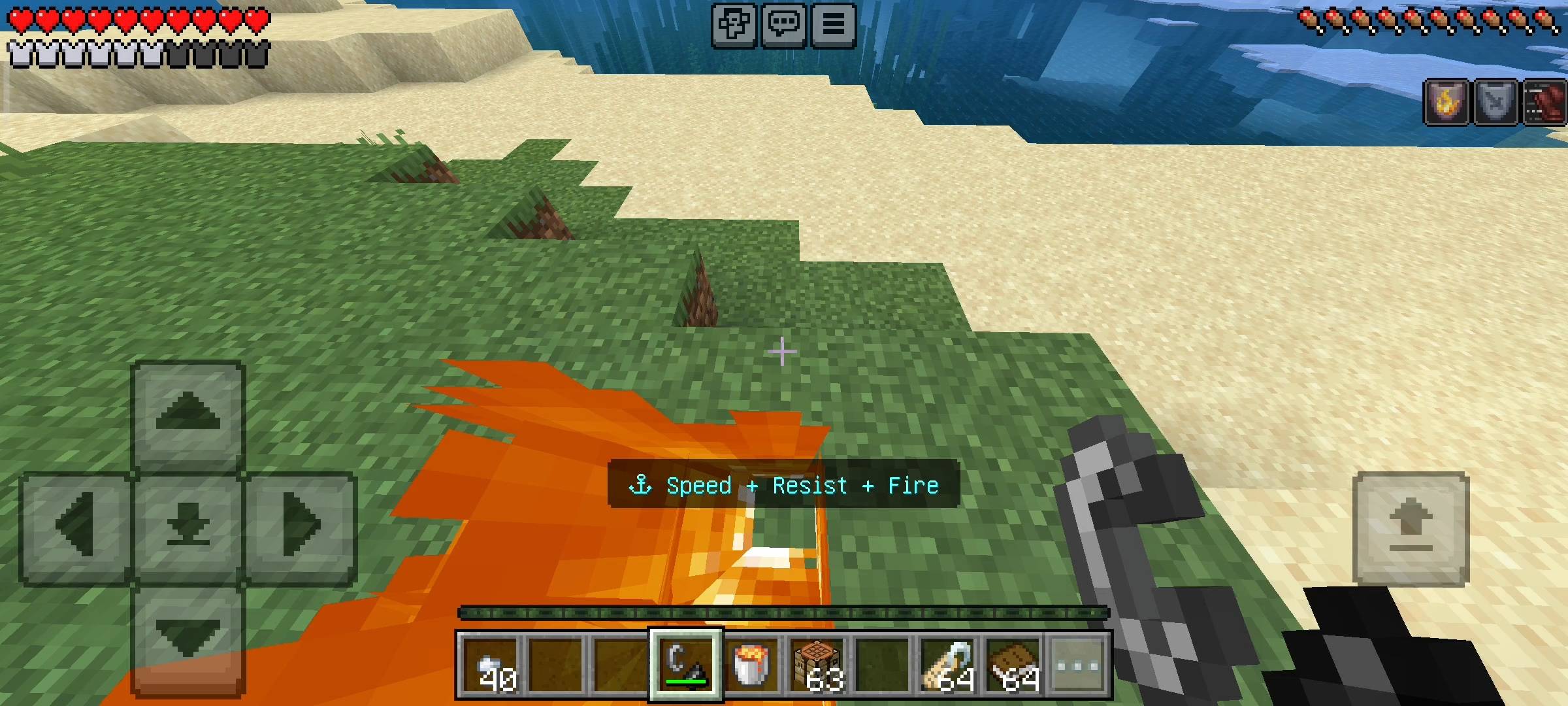
Task: Tap the Fire Resistance effect icon
Action: pyautogui.click(x=1445, y=102)
